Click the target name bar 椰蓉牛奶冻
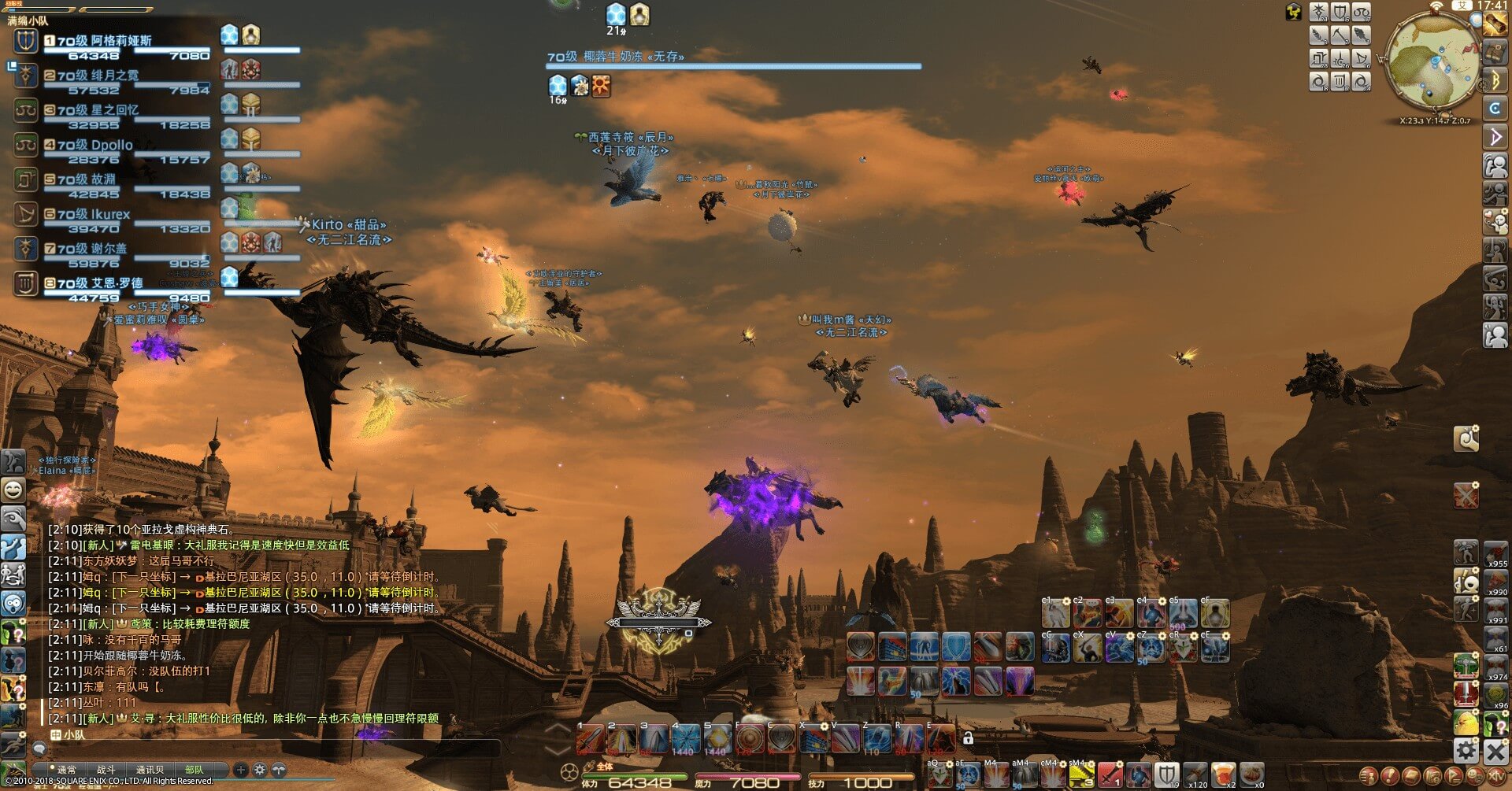 click(616, 57)
